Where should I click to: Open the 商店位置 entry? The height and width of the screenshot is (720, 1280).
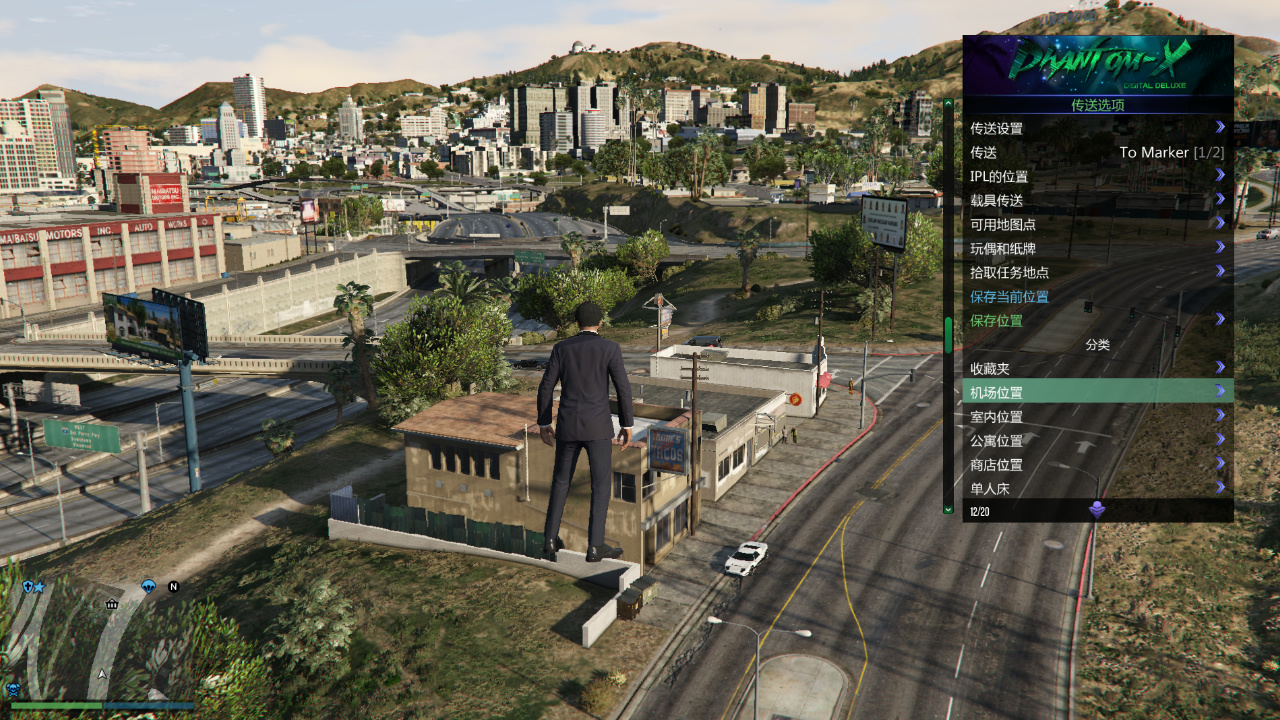1097,464
